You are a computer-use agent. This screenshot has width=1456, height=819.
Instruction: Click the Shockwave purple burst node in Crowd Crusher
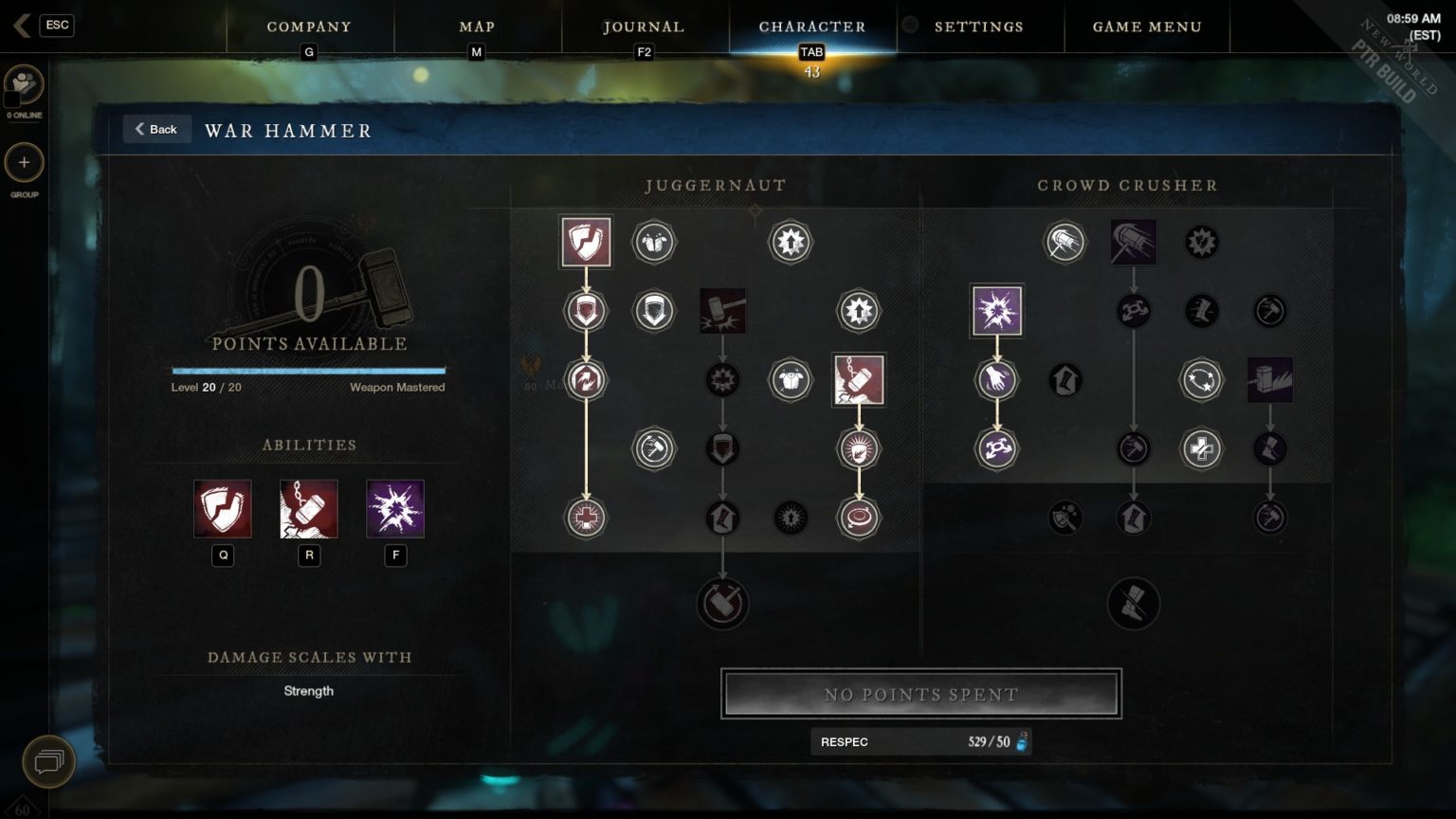click(995, 311)
